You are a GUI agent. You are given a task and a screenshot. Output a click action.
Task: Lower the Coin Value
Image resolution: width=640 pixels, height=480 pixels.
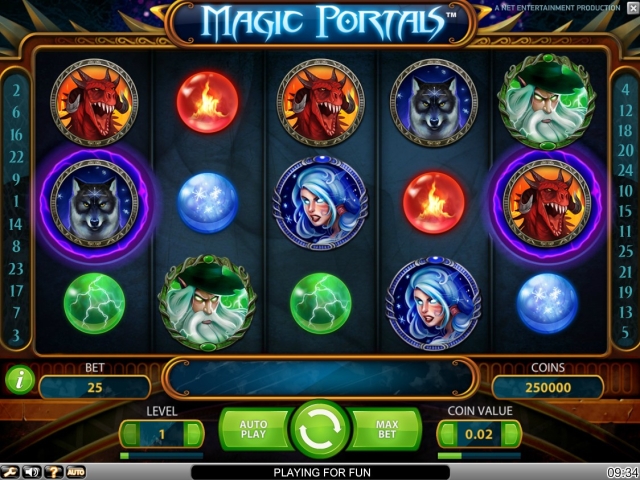click(x=445, y=435)
